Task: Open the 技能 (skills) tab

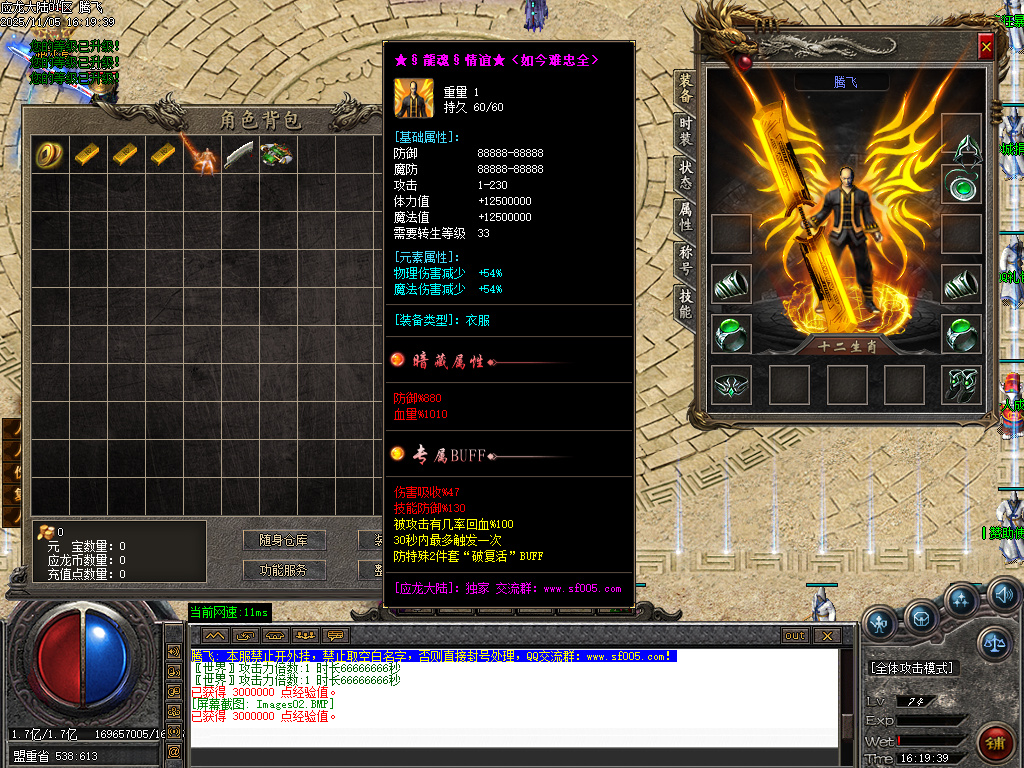Action: (x=686, y=304)
